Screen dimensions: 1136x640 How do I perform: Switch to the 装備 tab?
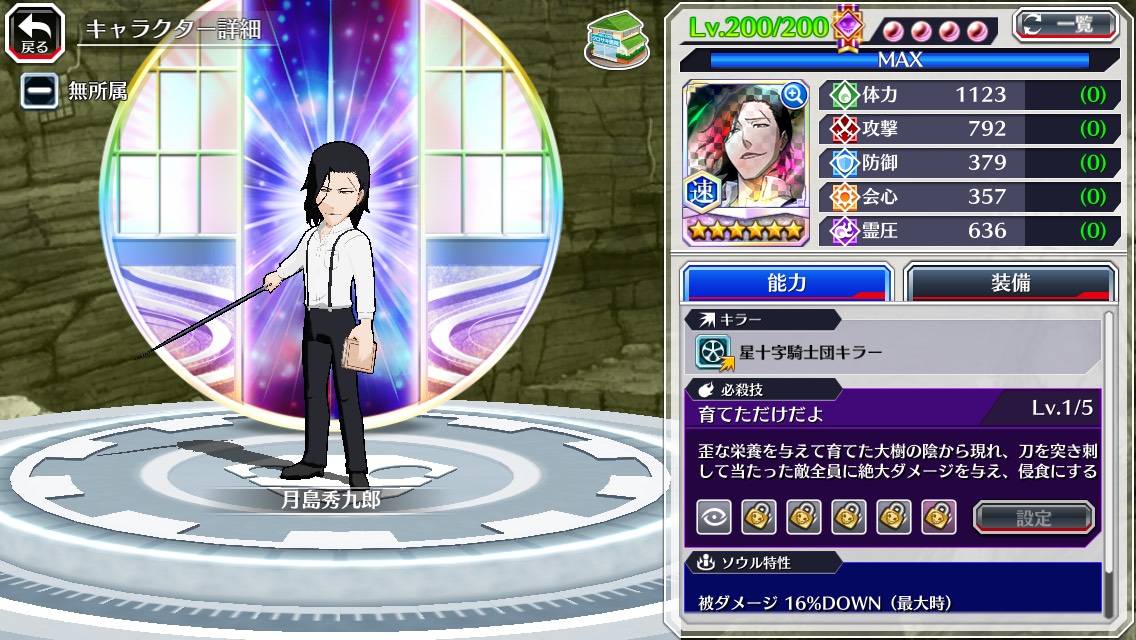tap(1010, 283)
